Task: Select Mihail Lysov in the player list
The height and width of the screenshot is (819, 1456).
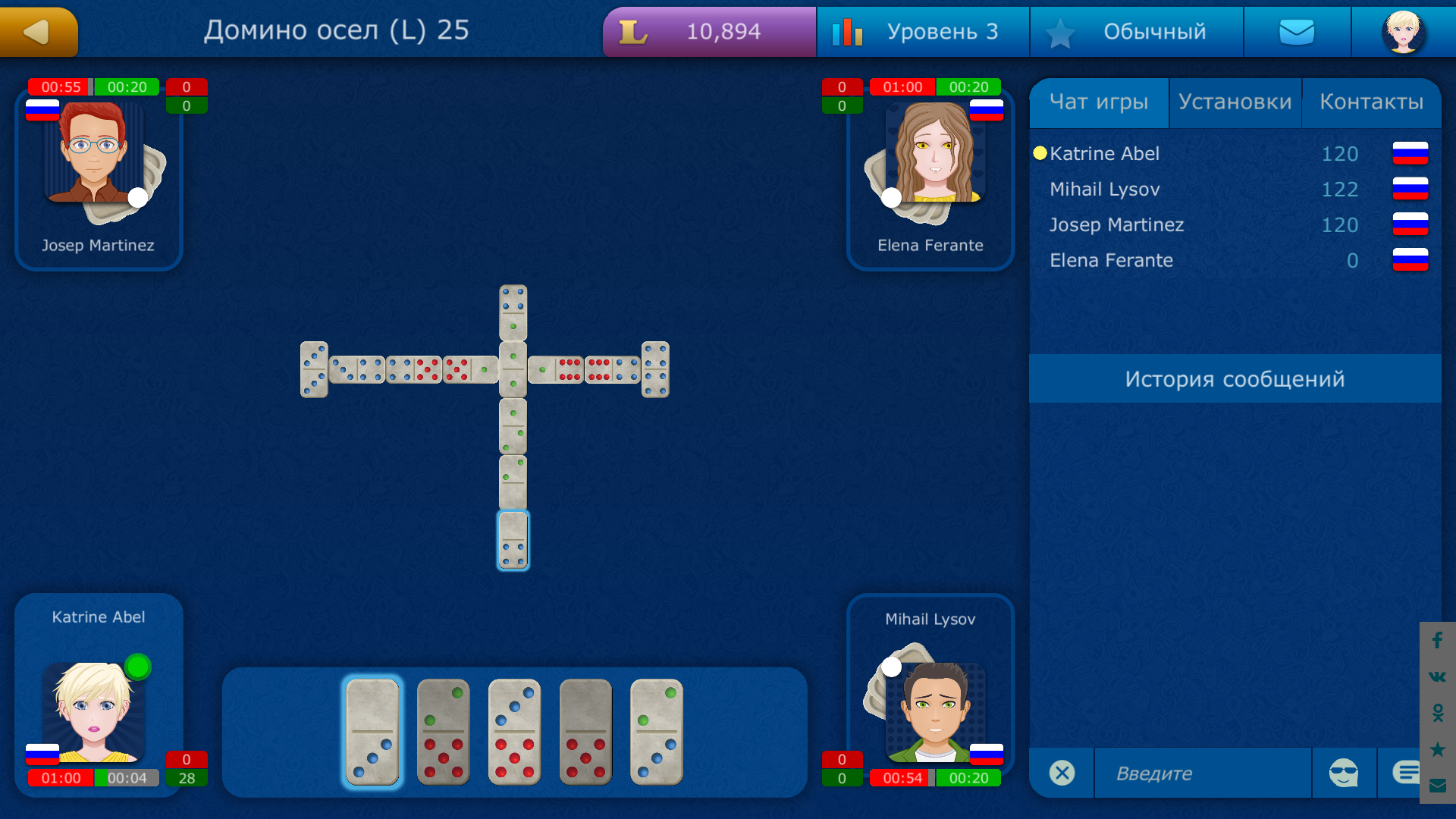Action: coord(1104,189)
